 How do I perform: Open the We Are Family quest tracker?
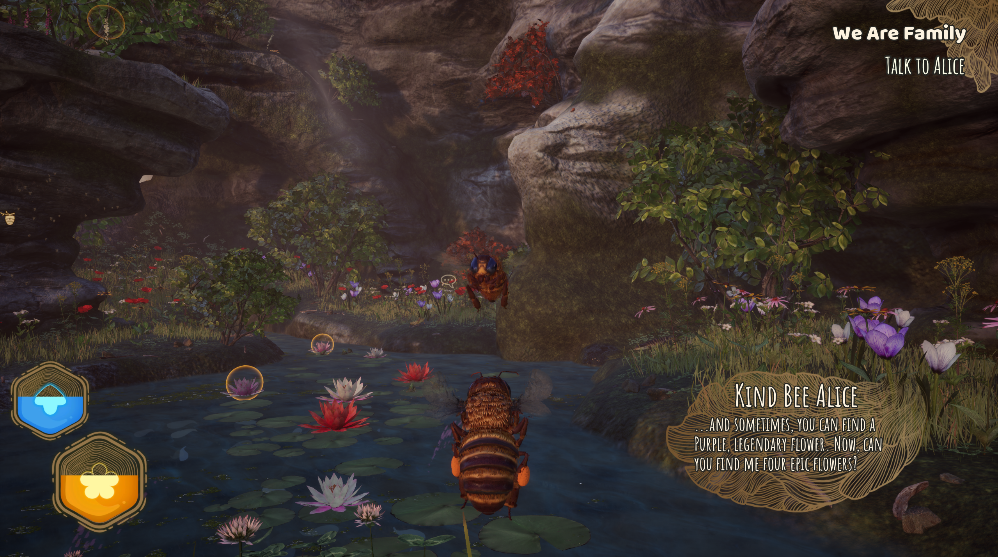point(899,33)
